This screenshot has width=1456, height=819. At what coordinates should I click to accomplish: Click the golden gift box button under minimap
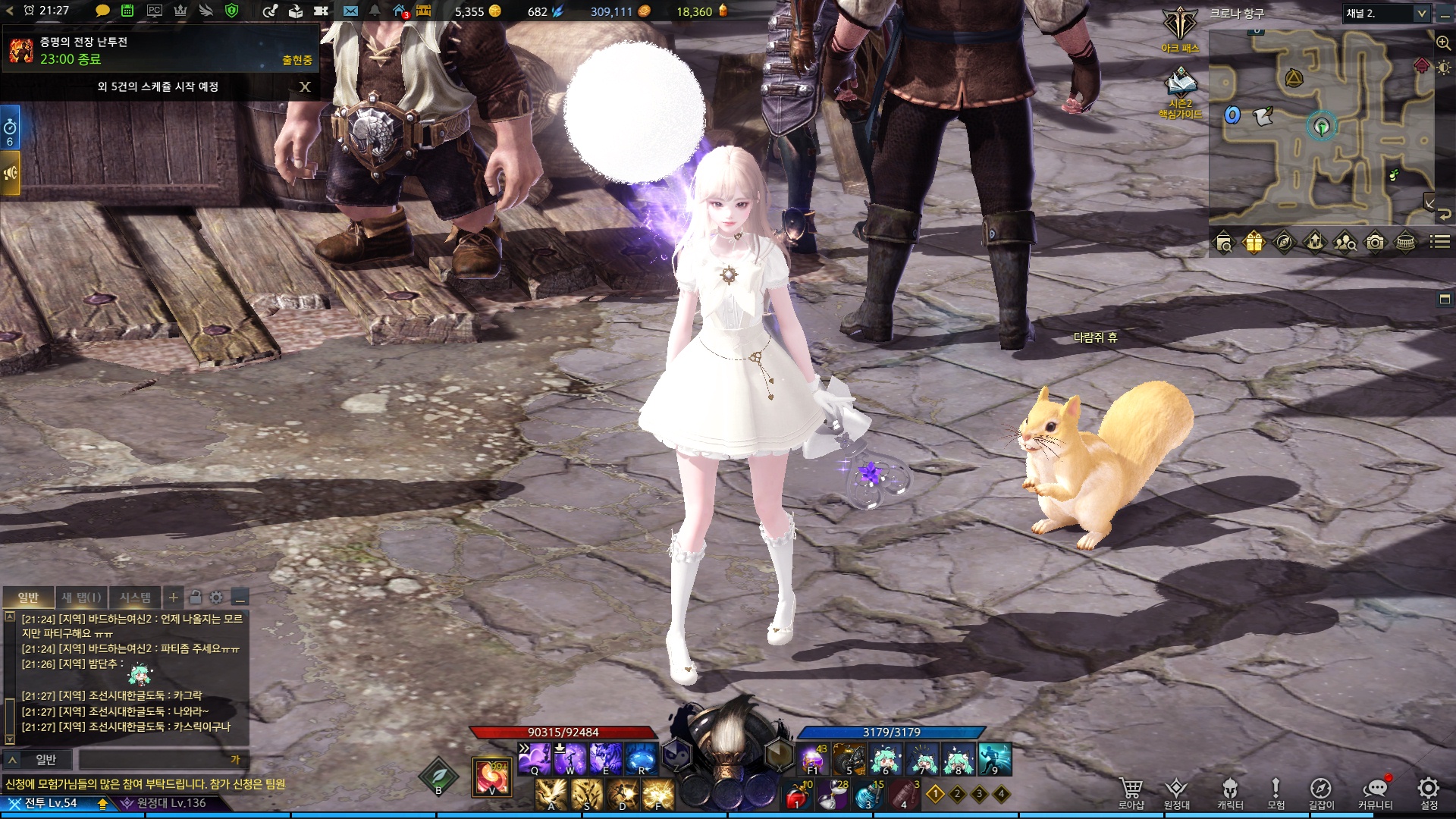pos(1254,242)
